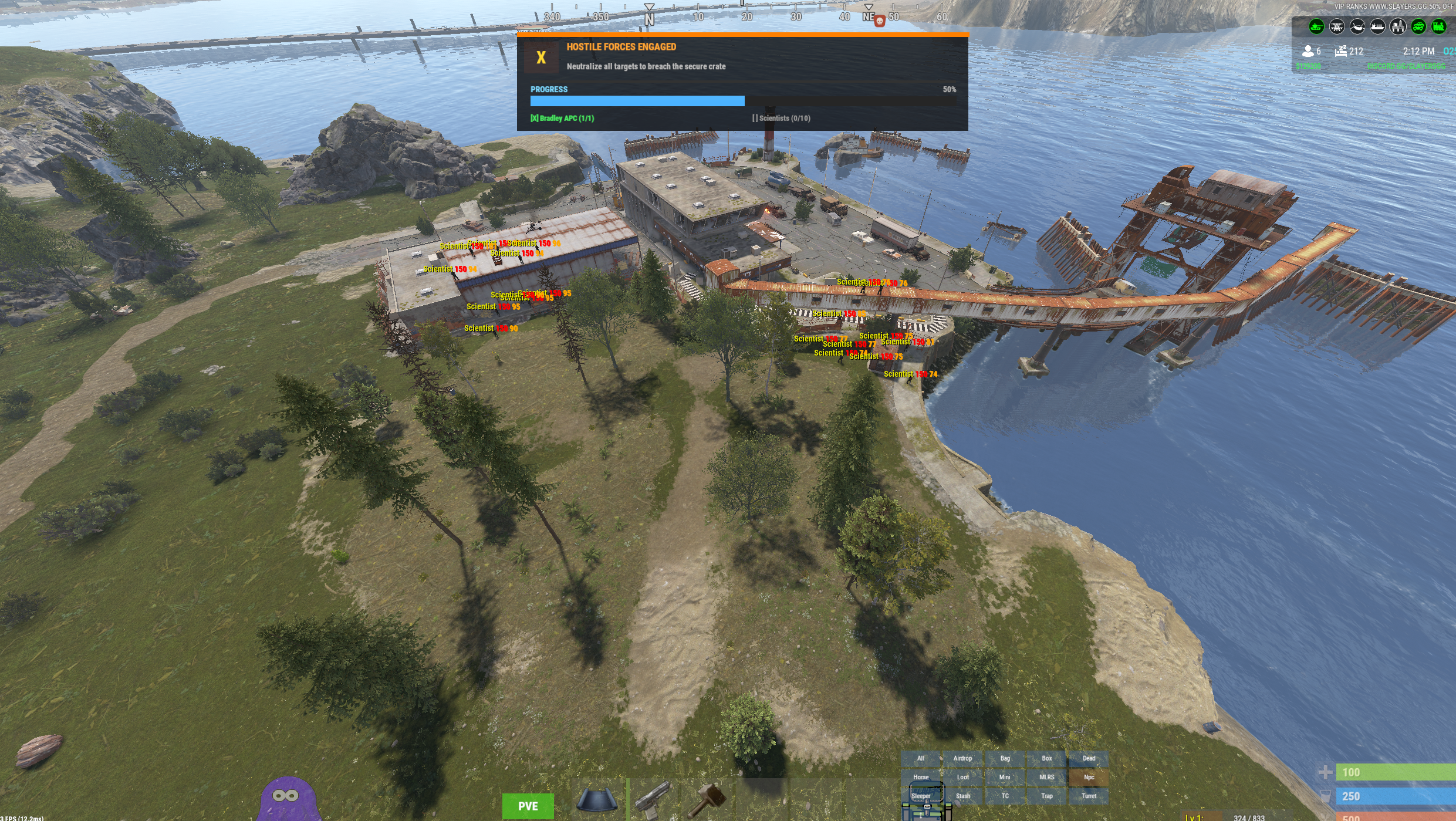Disable the highlighted Npc filter

1089,777
